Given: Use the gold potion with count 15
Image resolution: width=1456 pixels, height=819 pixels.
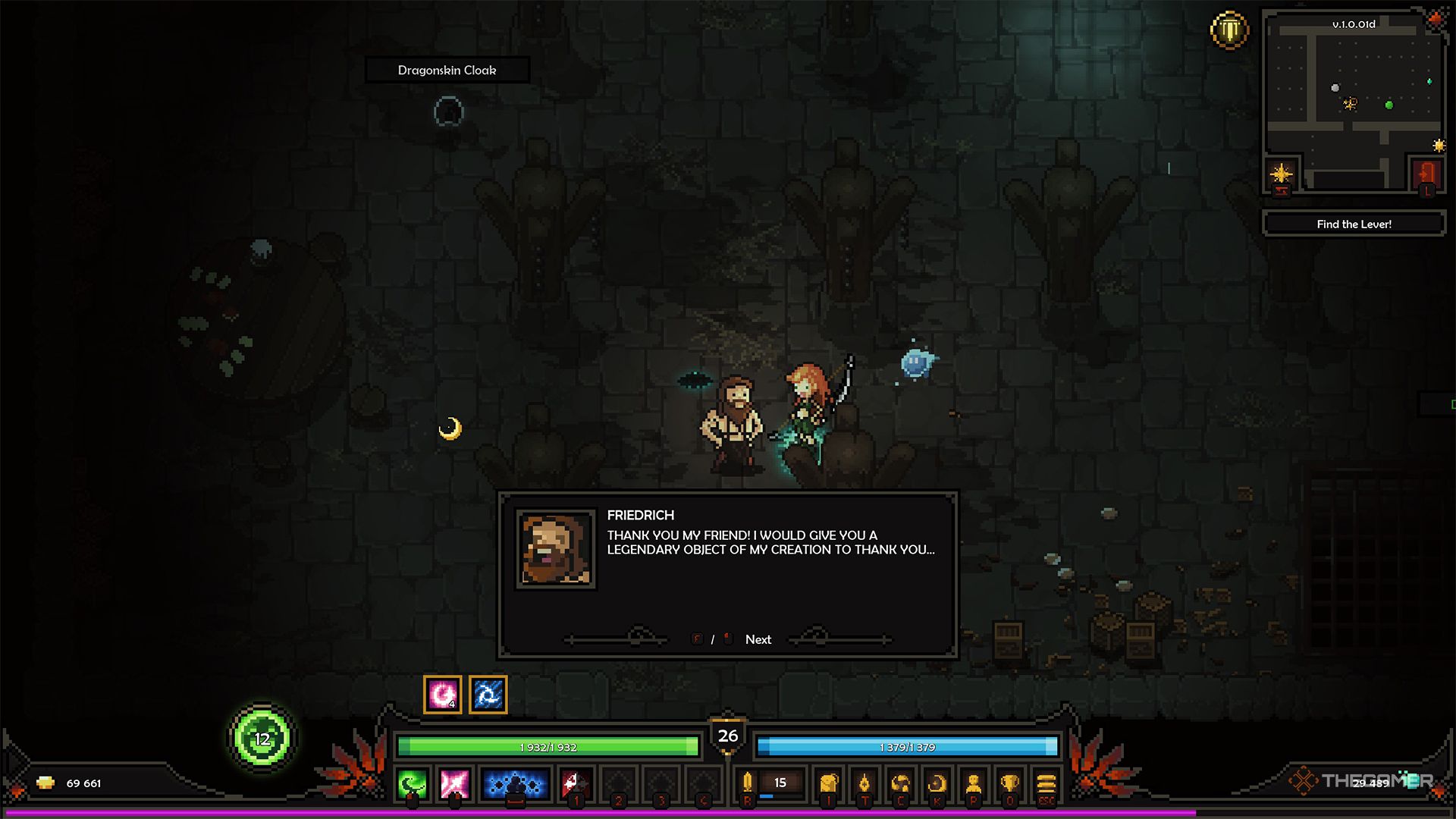Looking at the screenshot, I should (x=748, y=783).
